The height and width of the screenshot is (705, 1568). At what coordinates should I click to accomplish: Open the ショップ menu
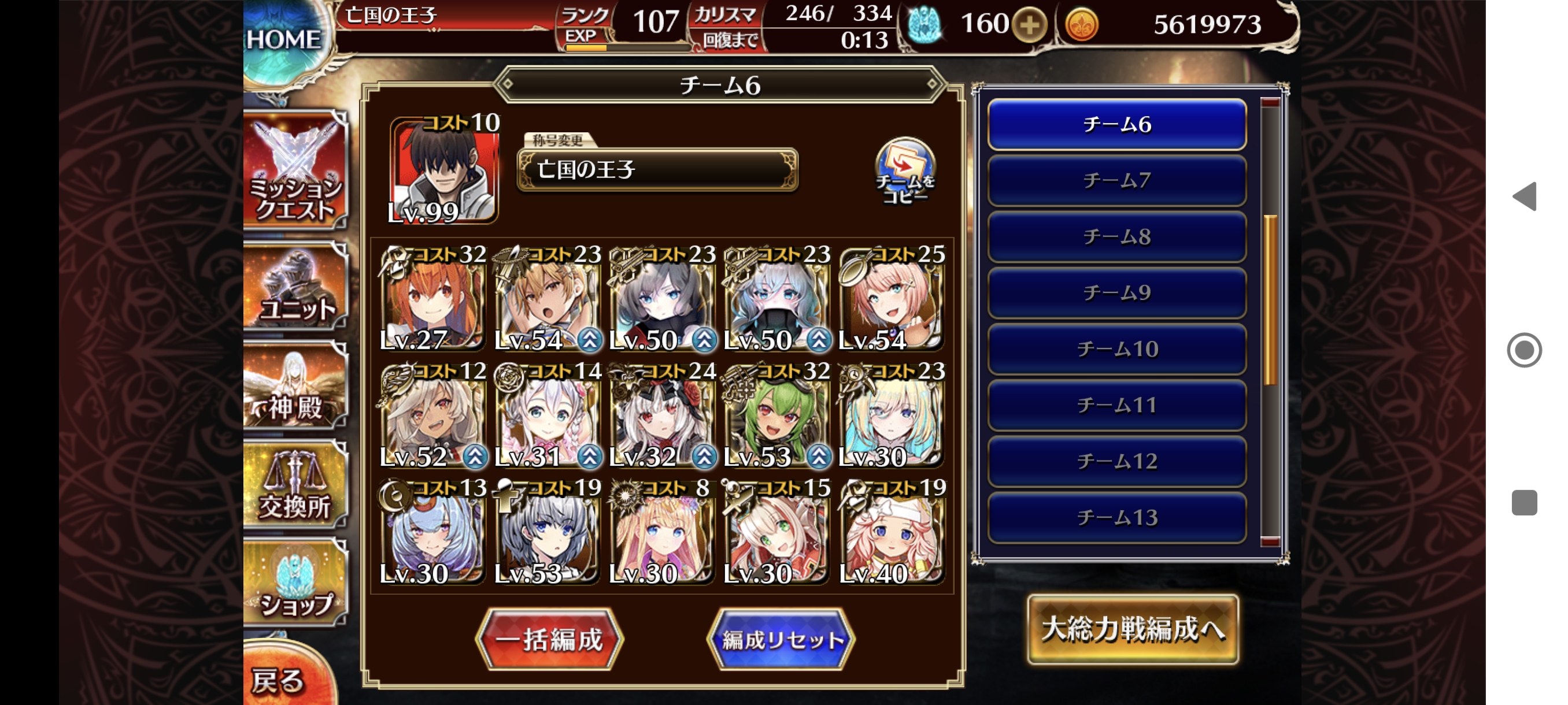296,584
